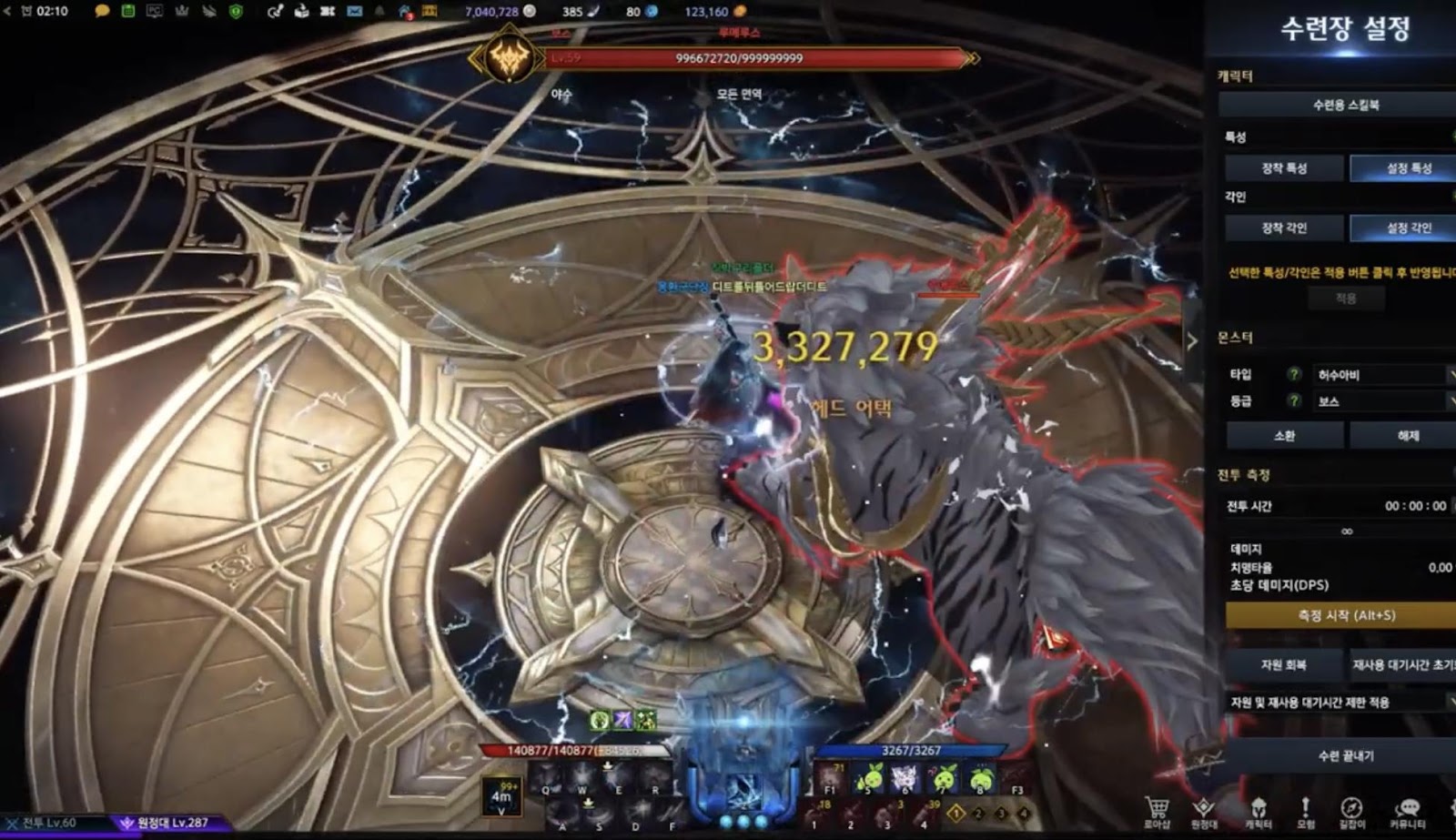1456x840 pixels.
Task: Switch to 설정 각인 engravings
Action: pos(1407,228)
